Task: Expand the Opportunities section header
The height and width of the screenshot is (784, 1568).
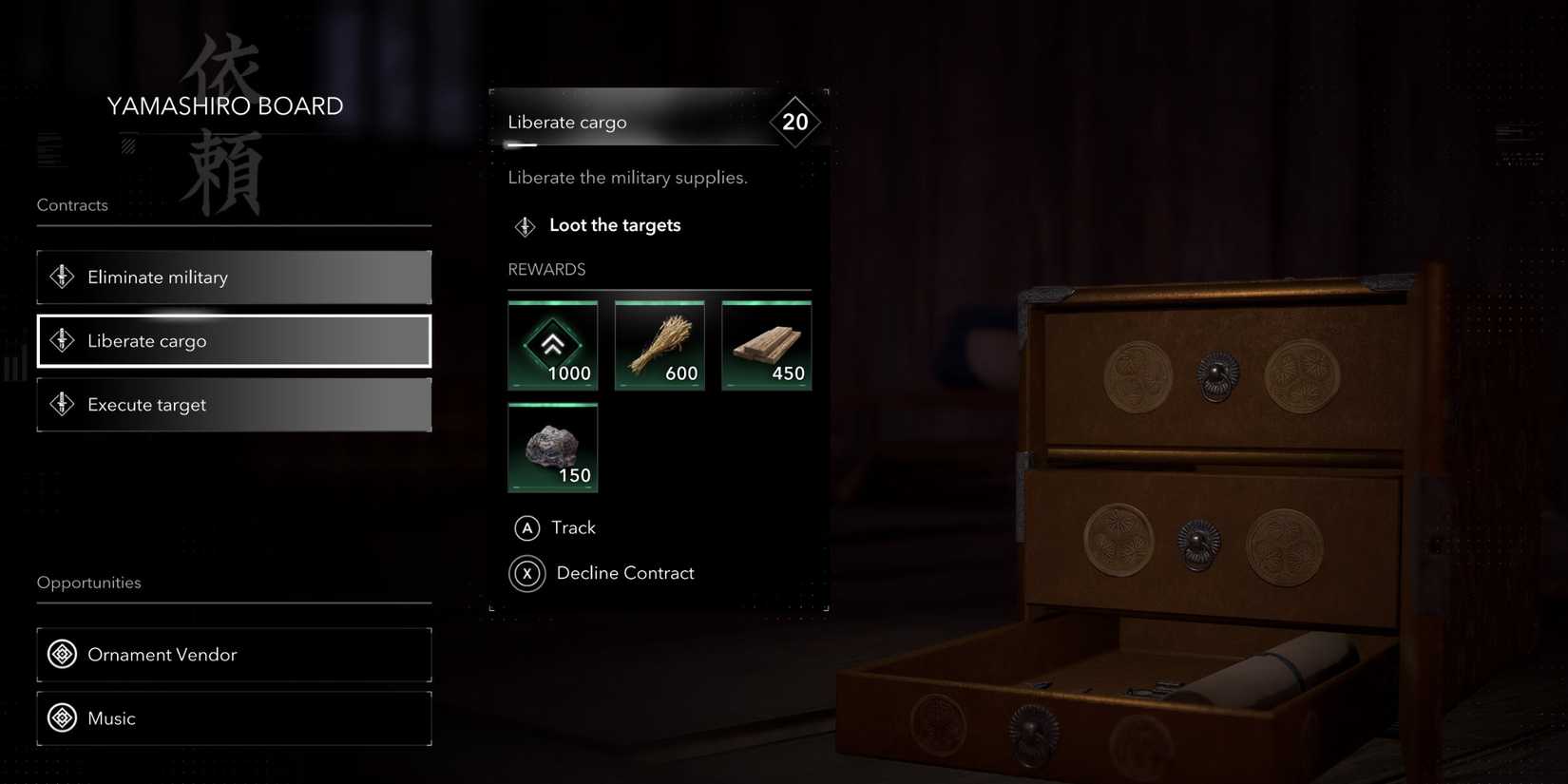Action: (x=88, y=582)
